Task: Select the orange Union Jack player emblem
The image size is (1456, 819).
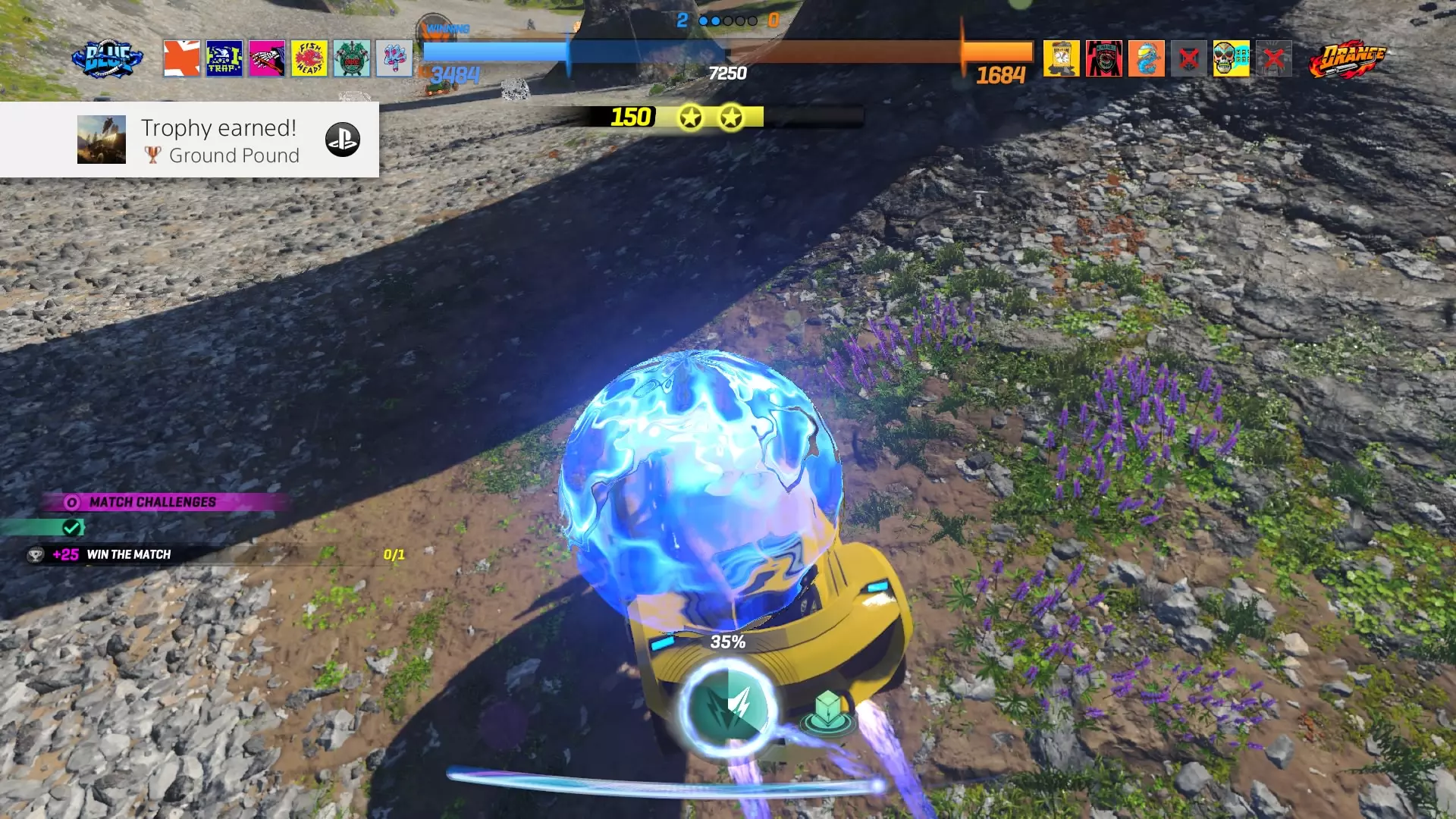Action: point(182,58)
